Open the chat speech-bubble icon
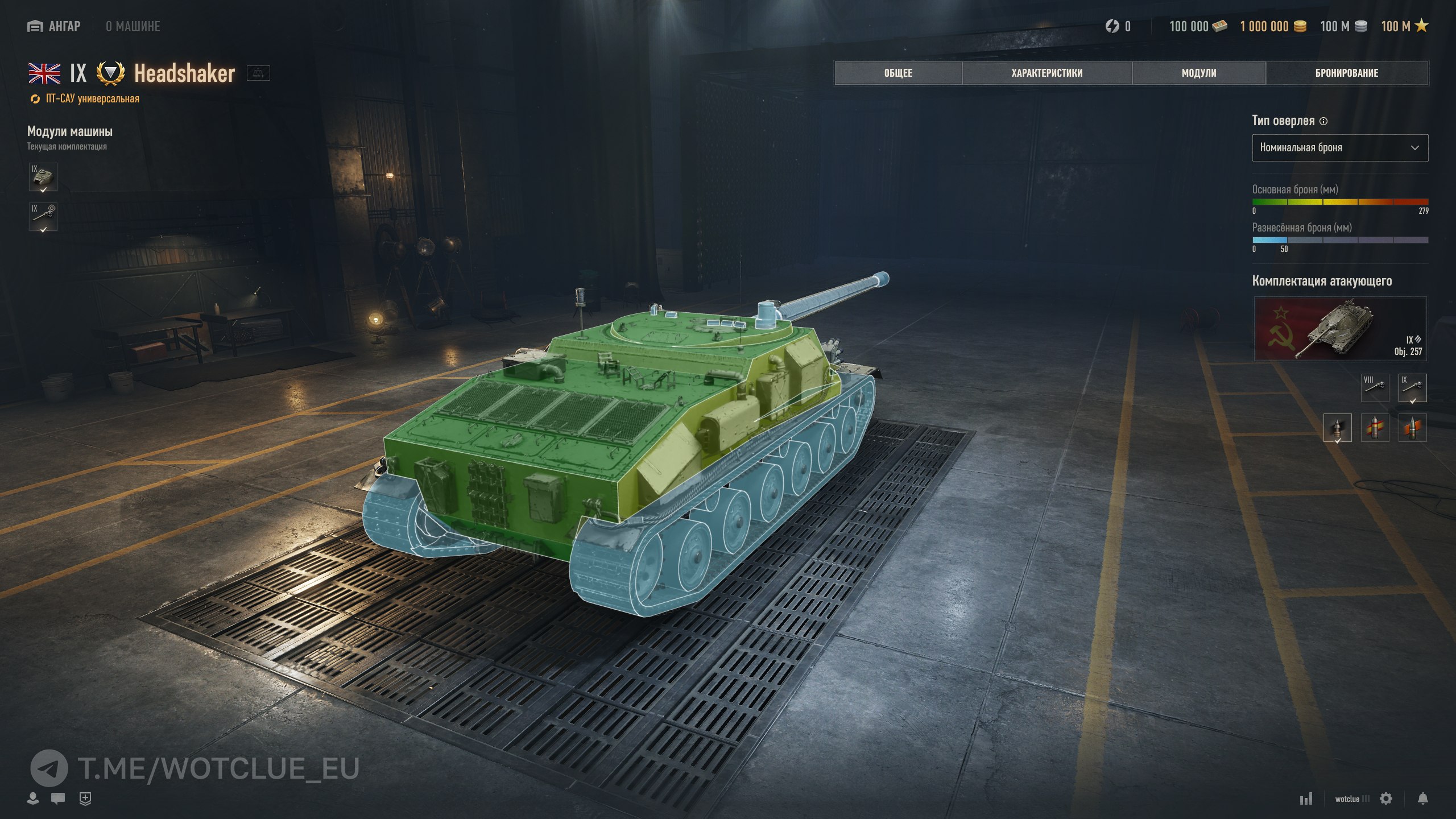The width and height of the screenshot is (1456, 819). (x=57, y=799)
